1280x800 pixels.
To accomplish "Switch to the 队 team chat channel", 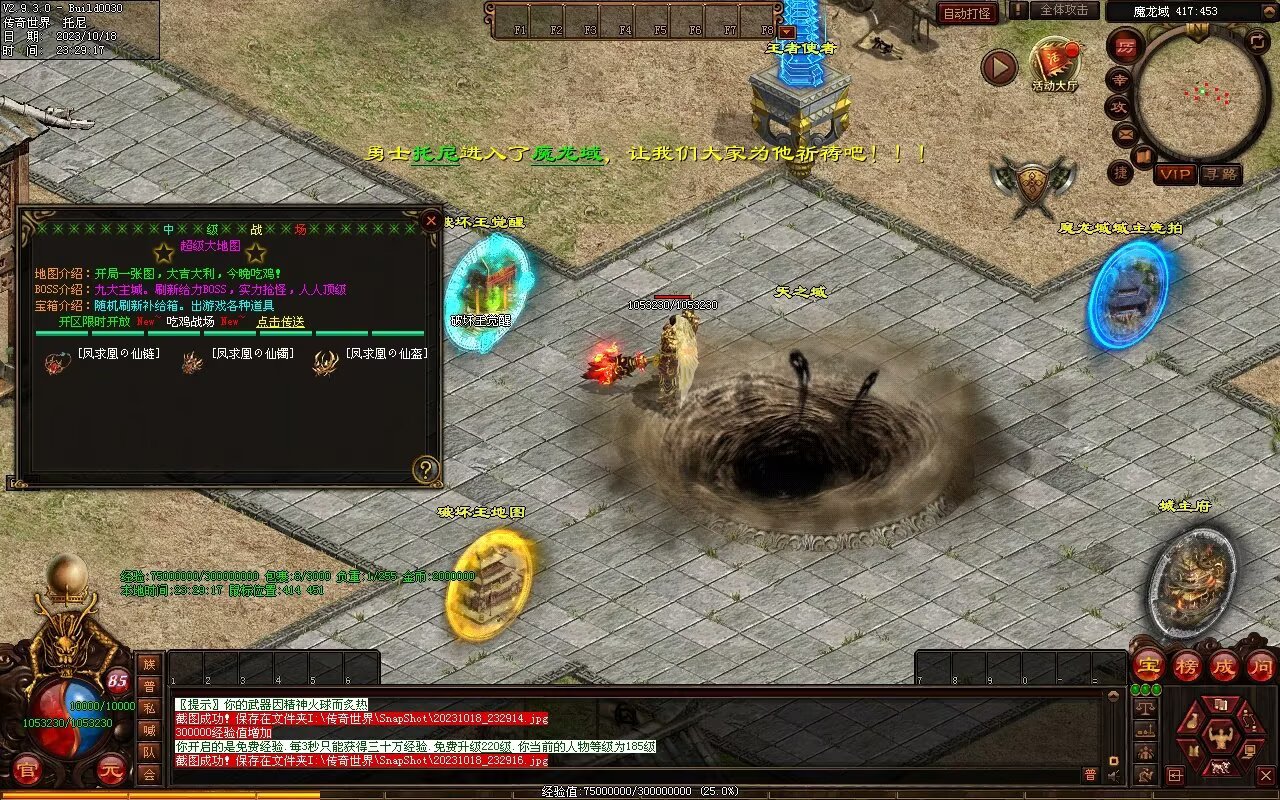I will (149, 751).
